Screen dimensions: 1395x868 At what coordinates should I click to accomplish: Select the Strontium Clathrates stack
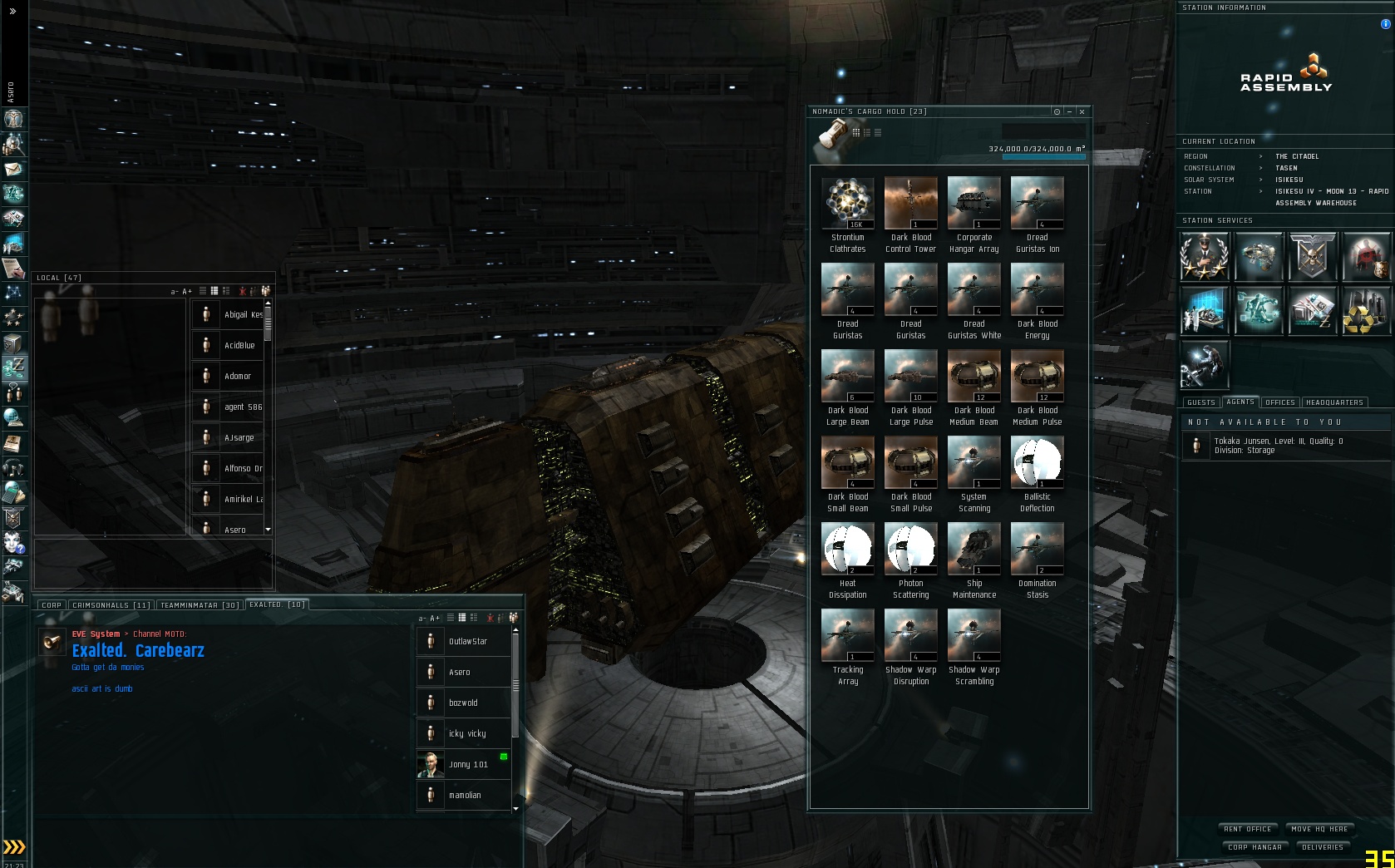(x=847, y=204)
